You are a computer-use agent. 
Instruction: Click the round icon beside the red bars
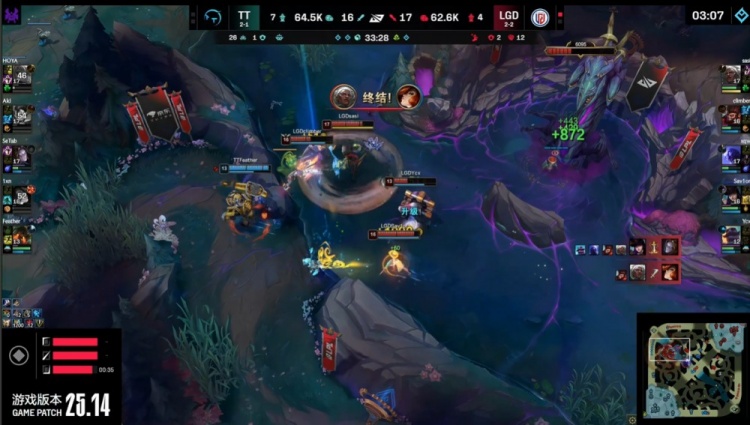point(18,355)
